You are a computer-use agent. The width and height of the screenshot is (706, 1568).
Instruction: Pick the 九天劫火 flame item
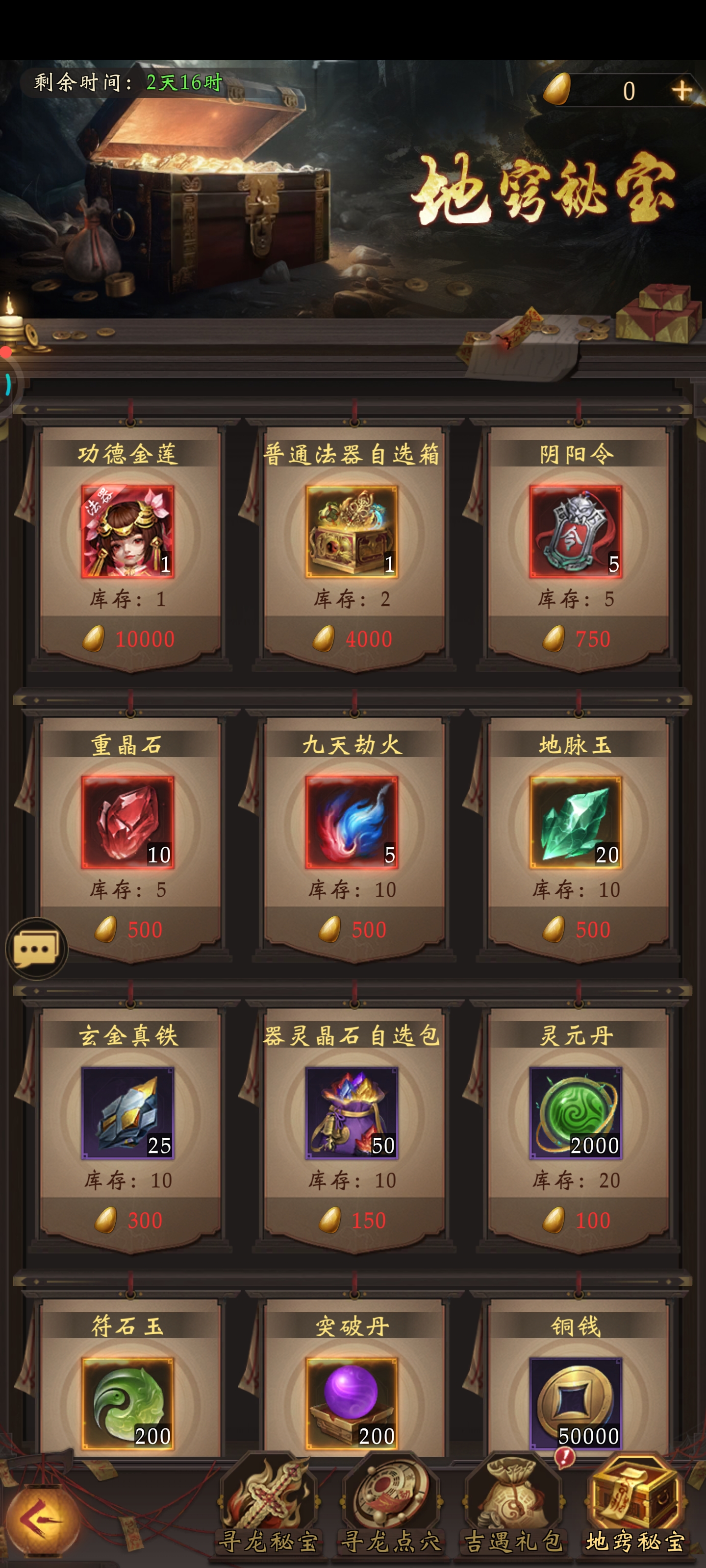[x=352, y=822]
